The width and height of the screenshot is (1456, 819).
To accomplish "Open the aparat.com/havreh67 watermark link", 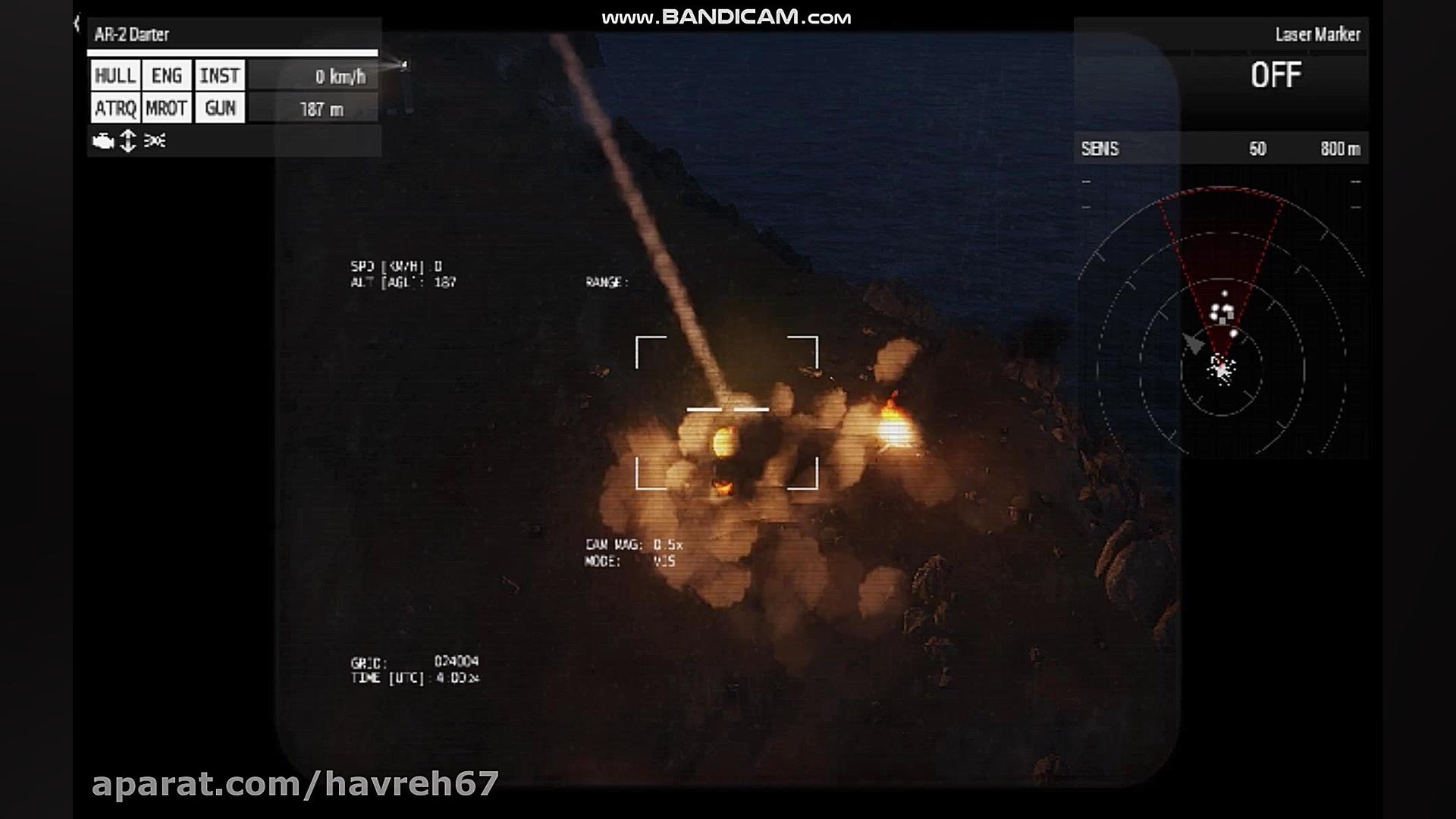I will coord(295,784).
